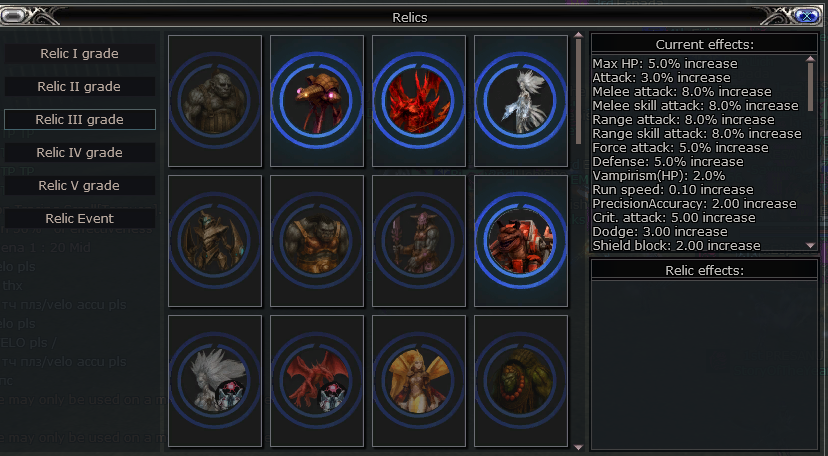Select the white-haired silver figure relic
Image resolution: width=828 pixels, height=456 pixels.
521,100
